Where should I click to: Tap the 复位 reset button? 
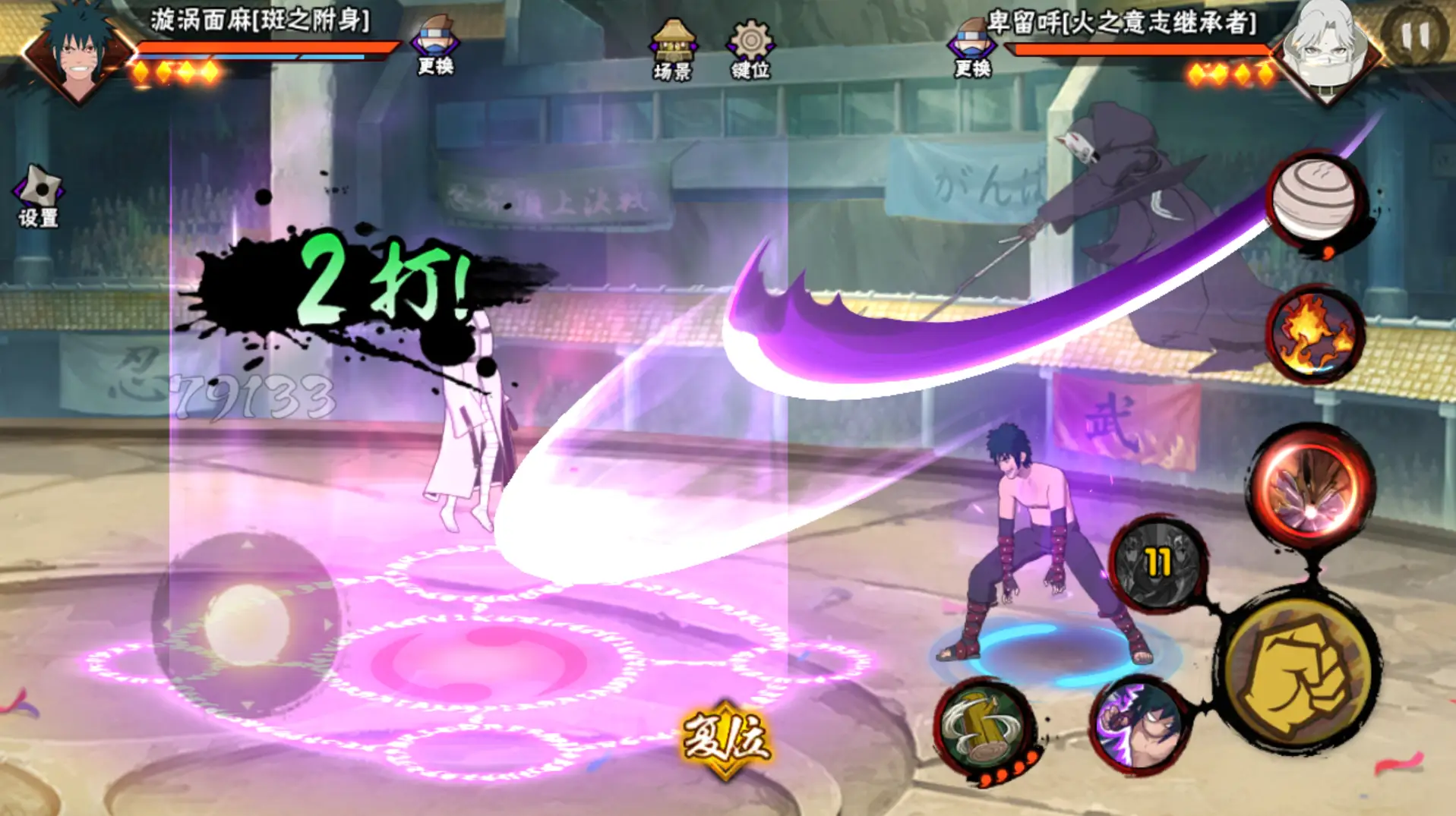tap(726, 739)
